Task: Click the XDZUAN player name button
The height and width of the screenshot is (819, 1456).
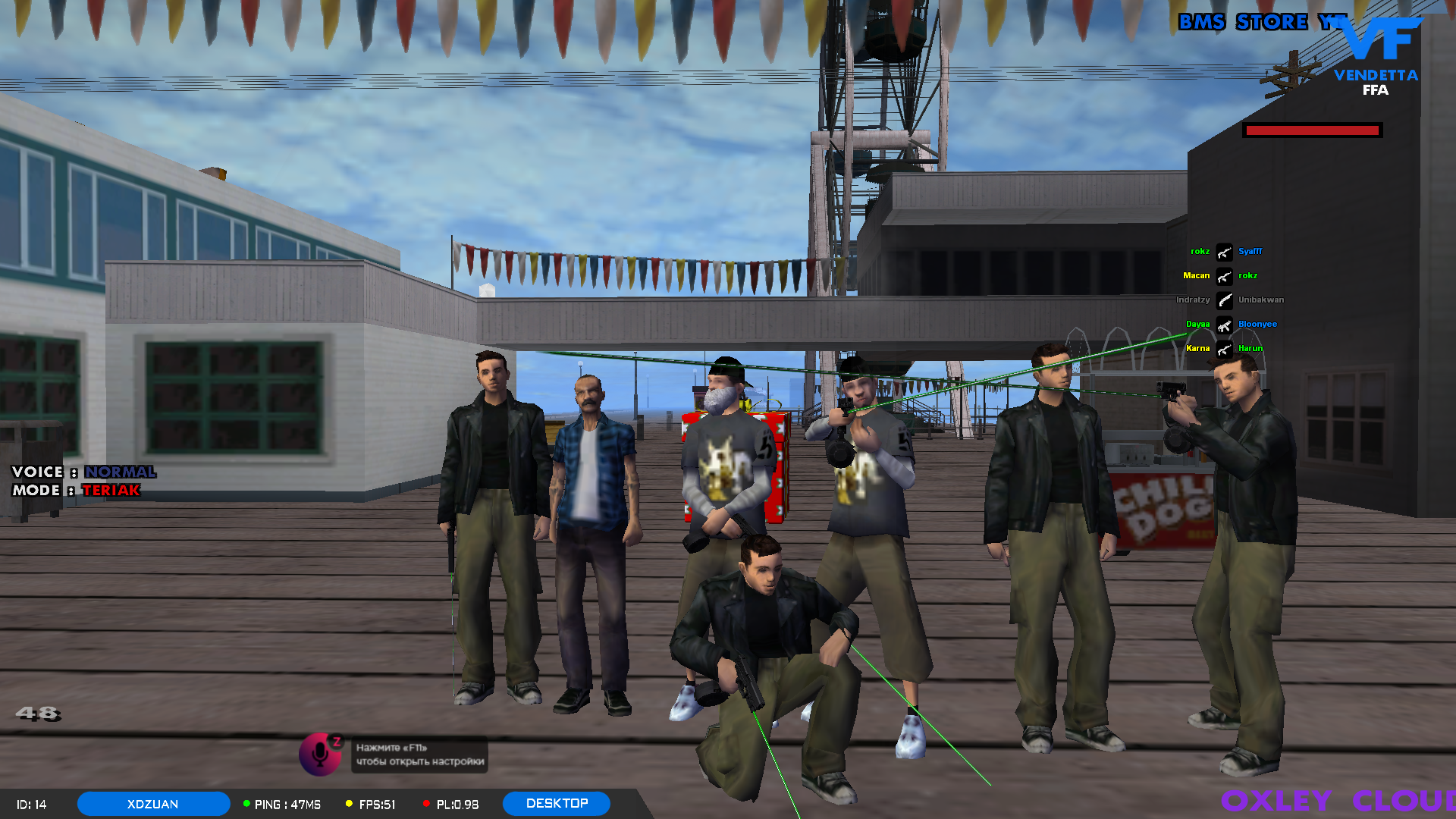Action: [153, 803]
